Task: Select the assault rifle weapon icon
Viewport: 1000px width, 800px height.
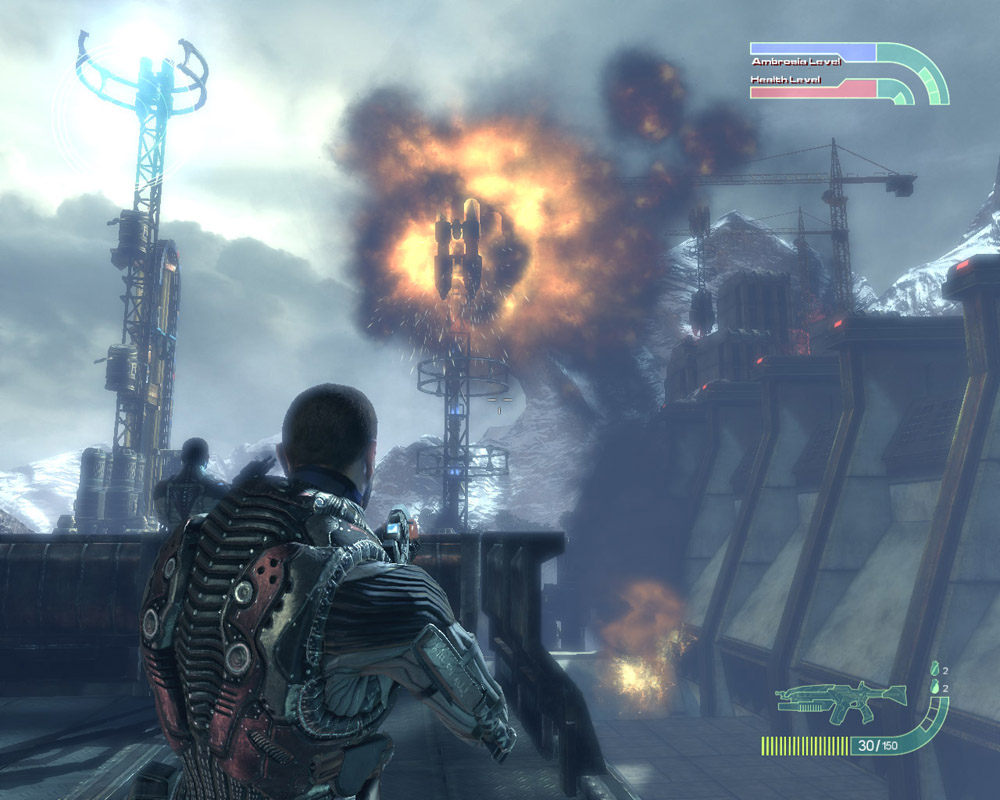Action: click(838, 702)
